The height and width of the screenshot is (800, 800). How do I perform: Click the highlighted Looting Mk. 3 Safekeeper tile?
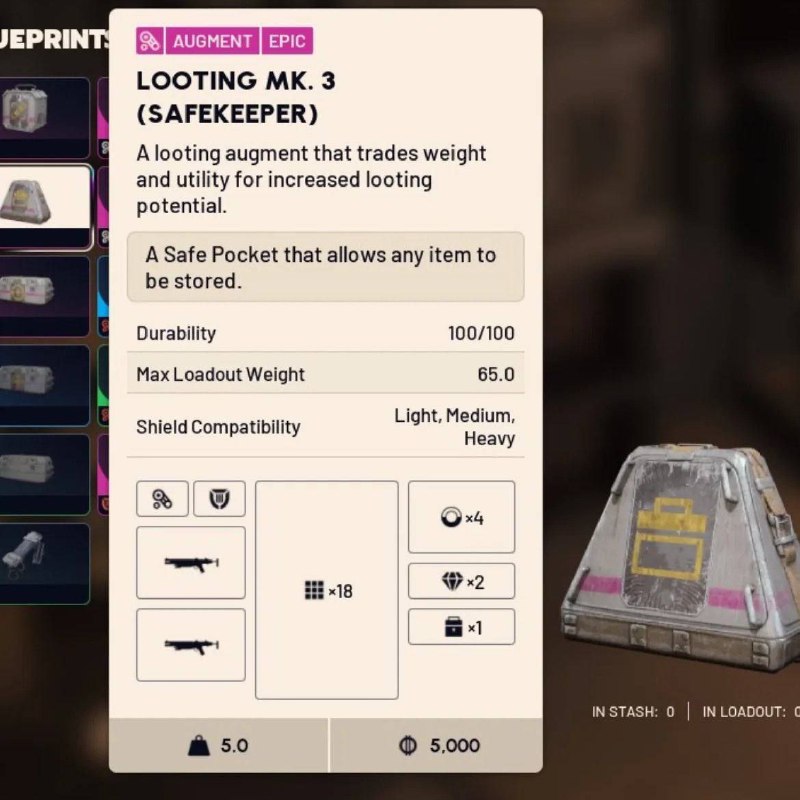pyautogui.click(x=44, y=206)
